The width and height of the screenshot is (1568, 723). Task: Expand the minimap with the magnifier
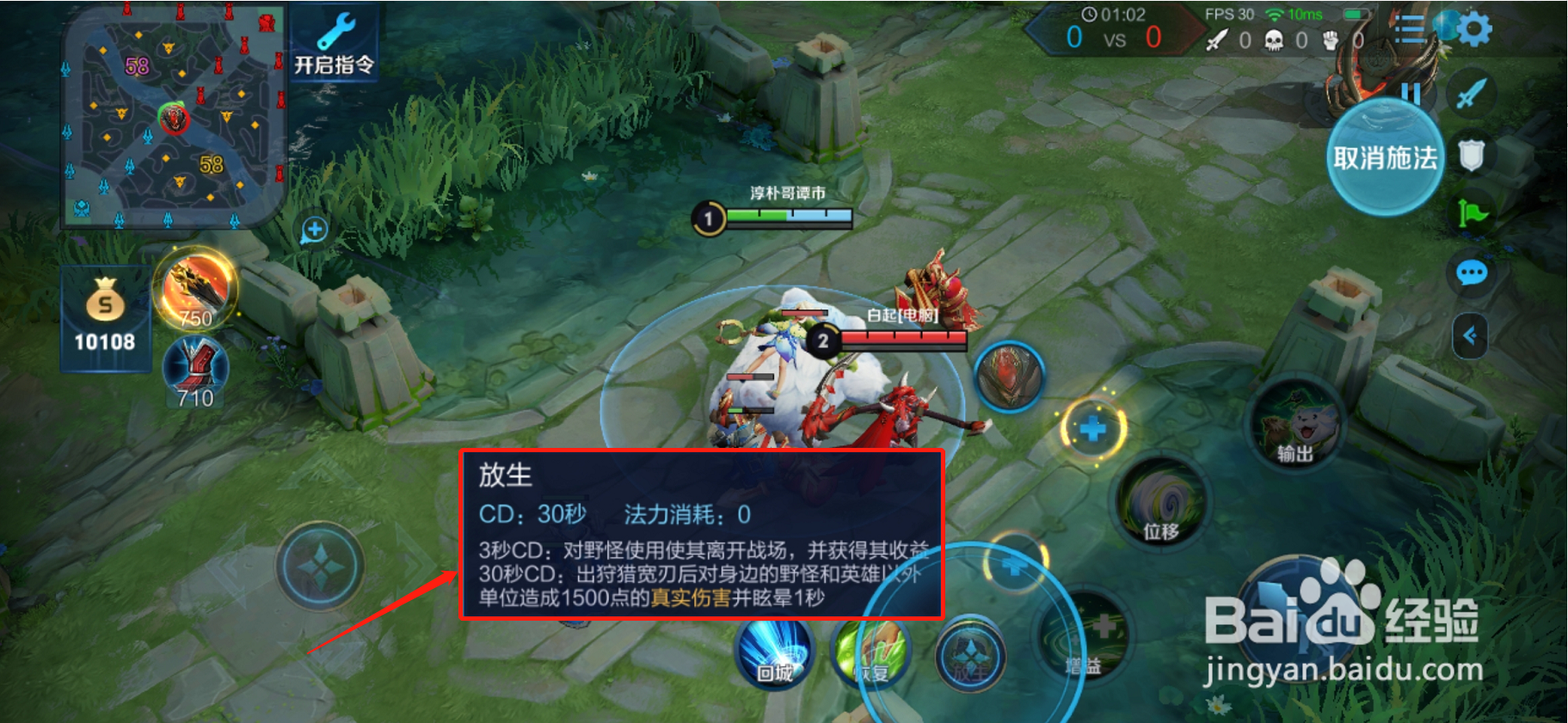click(314, 227)
